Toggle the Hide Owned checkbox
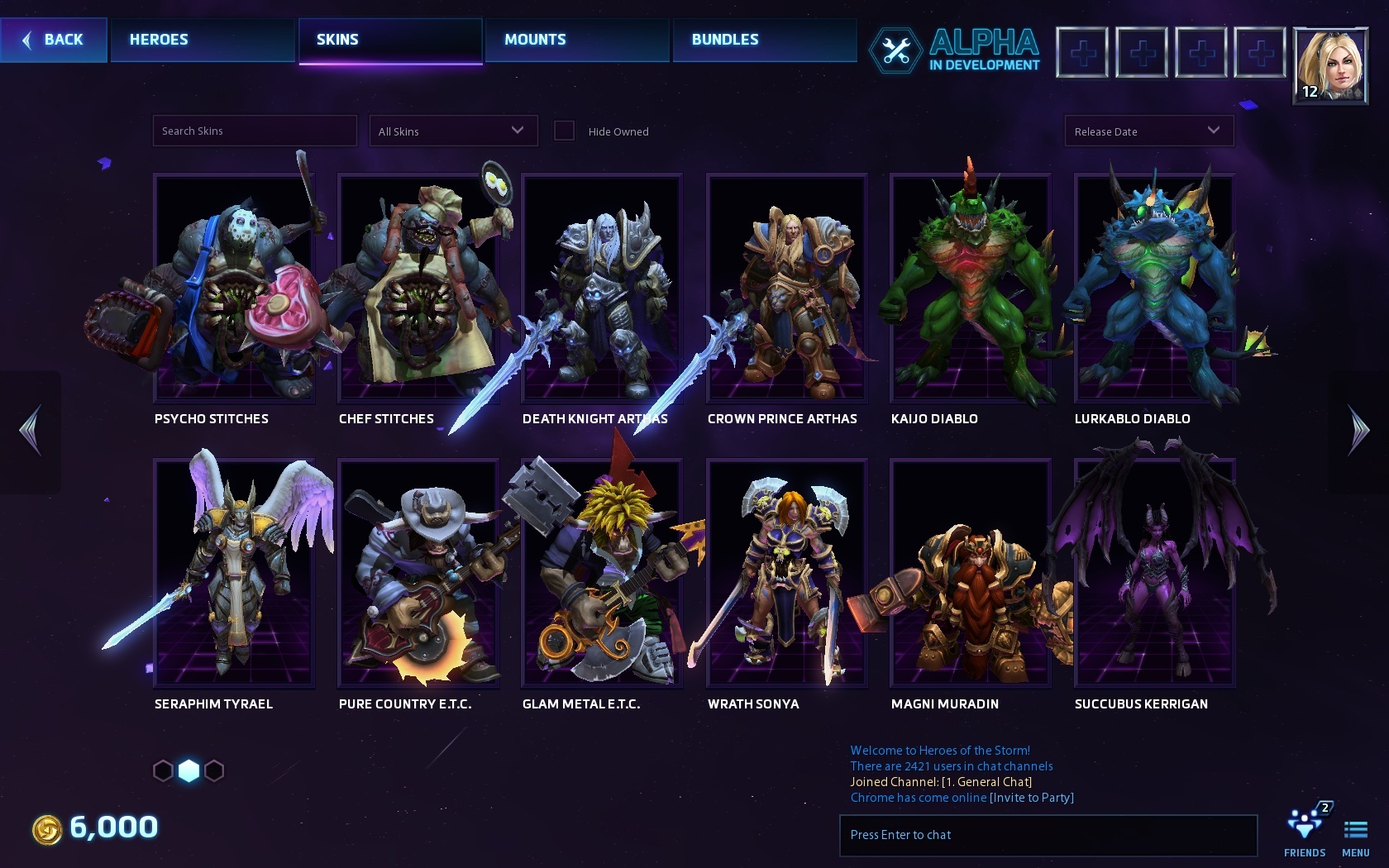 564,131
